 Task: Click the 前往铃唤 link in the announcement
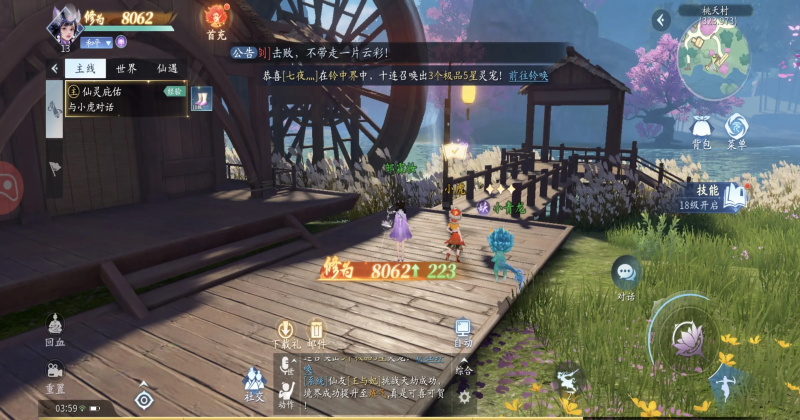click(531, 76)
